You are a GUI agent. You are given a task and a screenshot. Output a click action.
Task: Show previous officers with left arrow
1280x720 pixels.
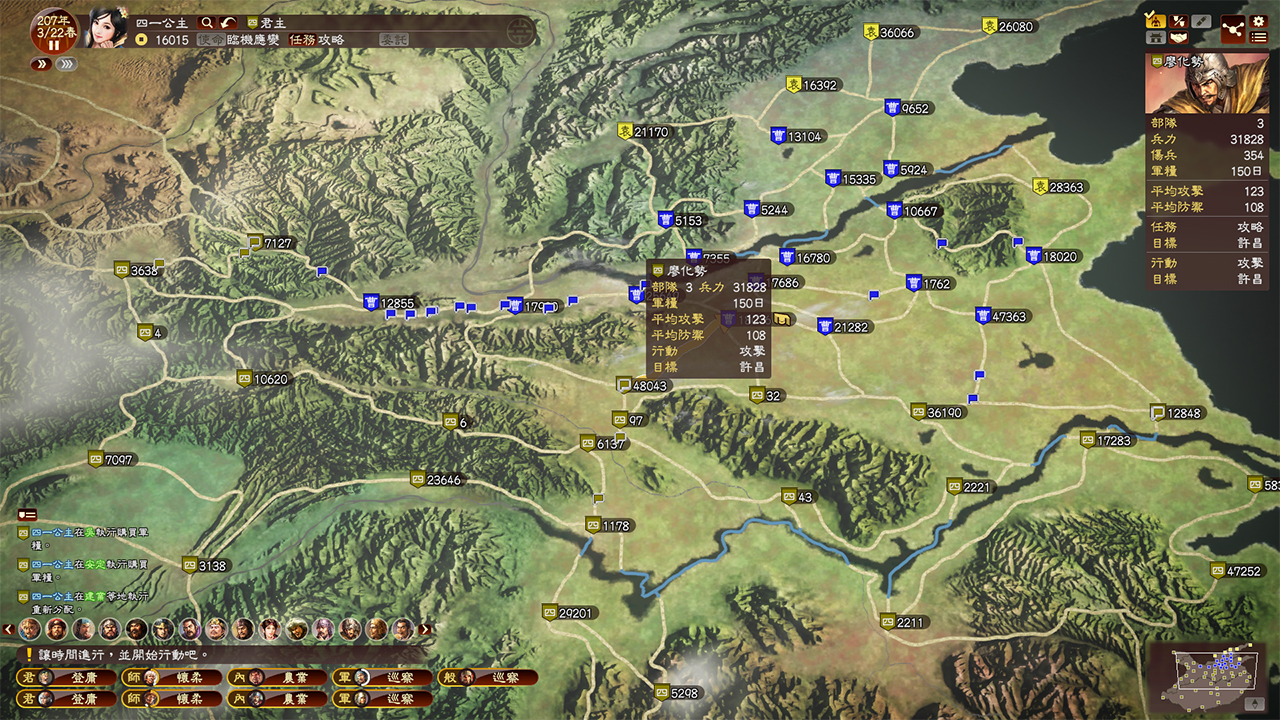tap(9, 630)
